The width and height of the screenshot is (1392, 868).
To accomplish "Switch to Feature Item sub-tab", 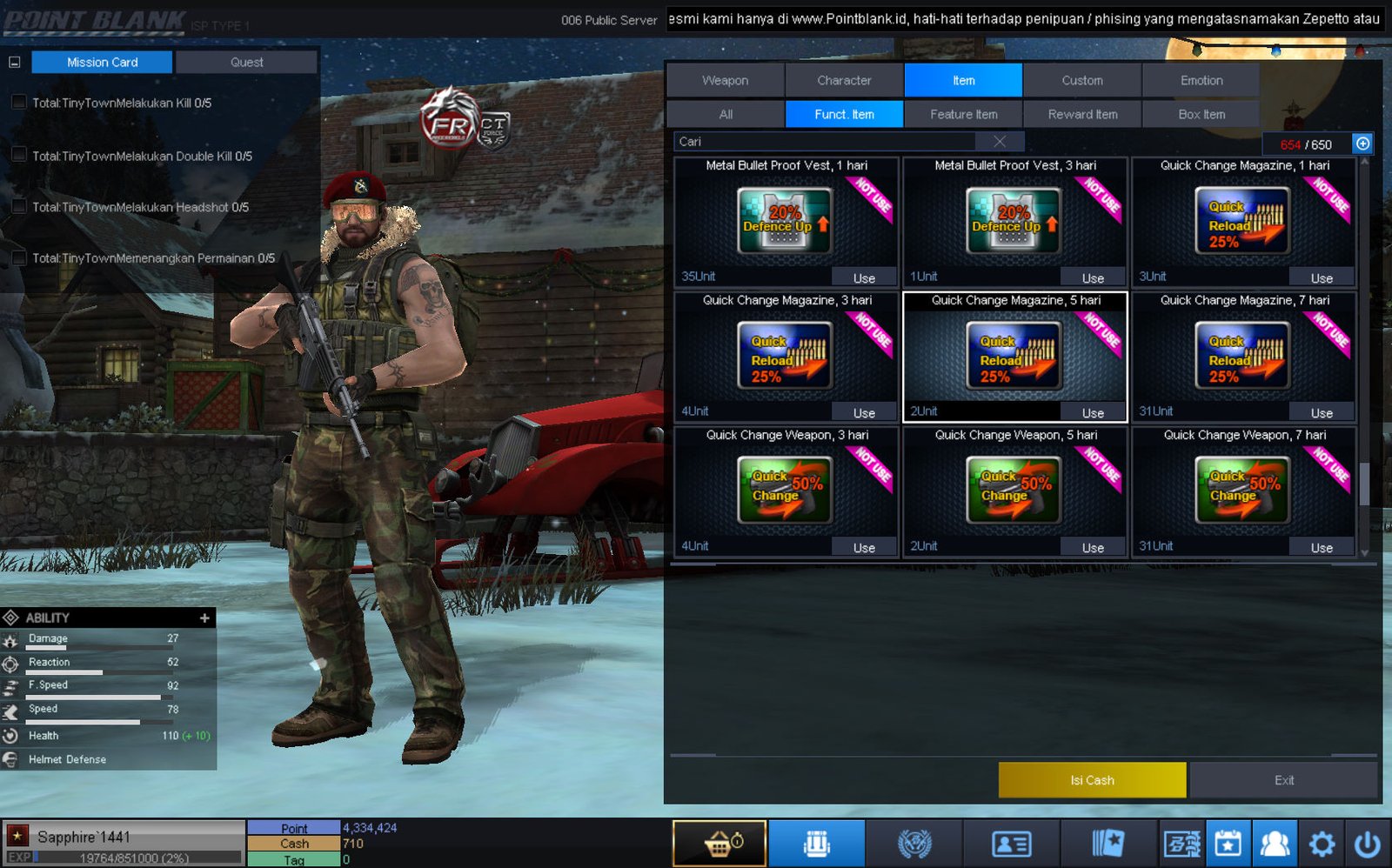I will [x=963, y=114].
